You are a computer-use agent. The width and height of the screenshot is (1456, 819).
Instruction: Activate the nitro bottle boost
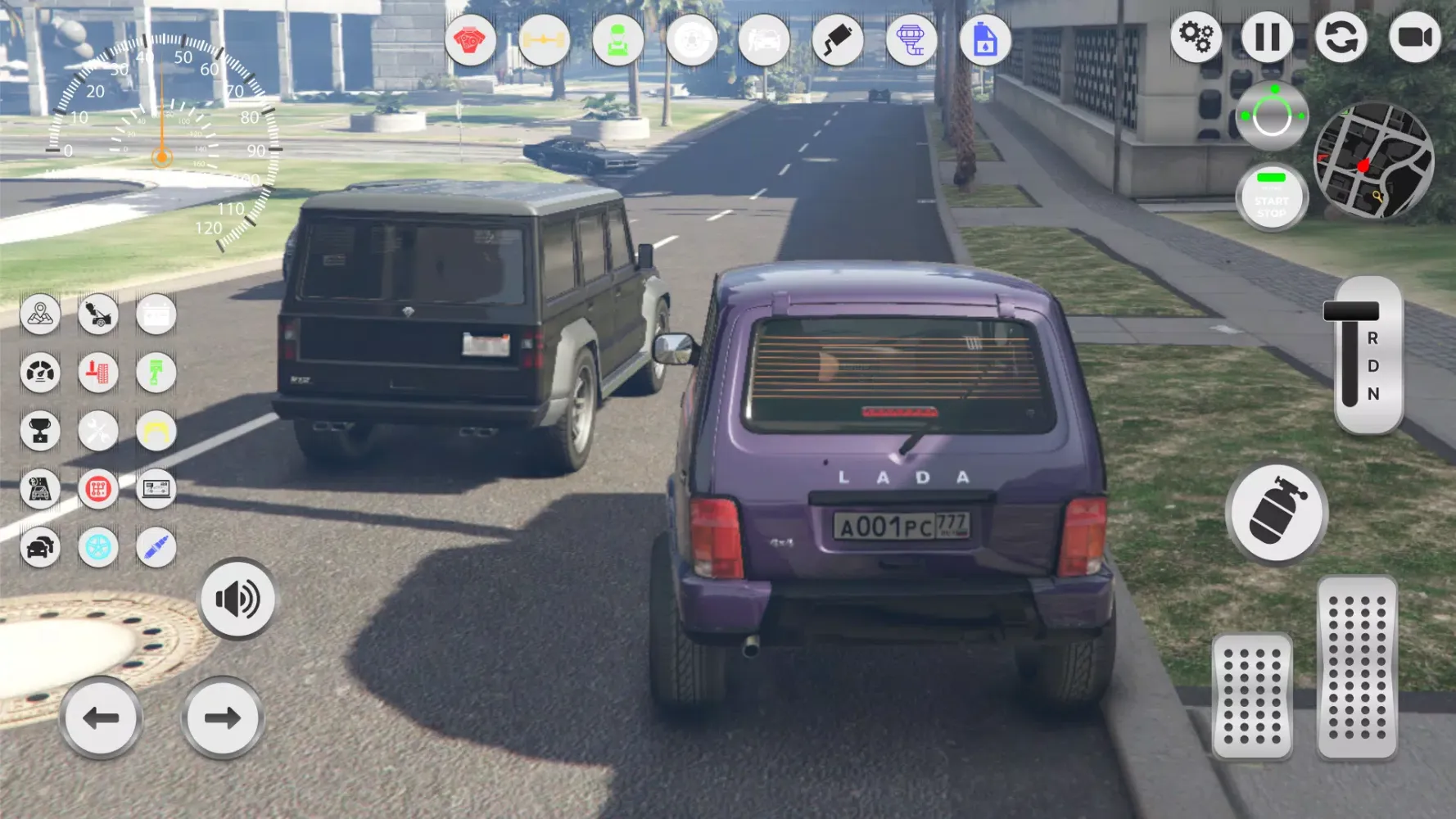(1276, 514)
